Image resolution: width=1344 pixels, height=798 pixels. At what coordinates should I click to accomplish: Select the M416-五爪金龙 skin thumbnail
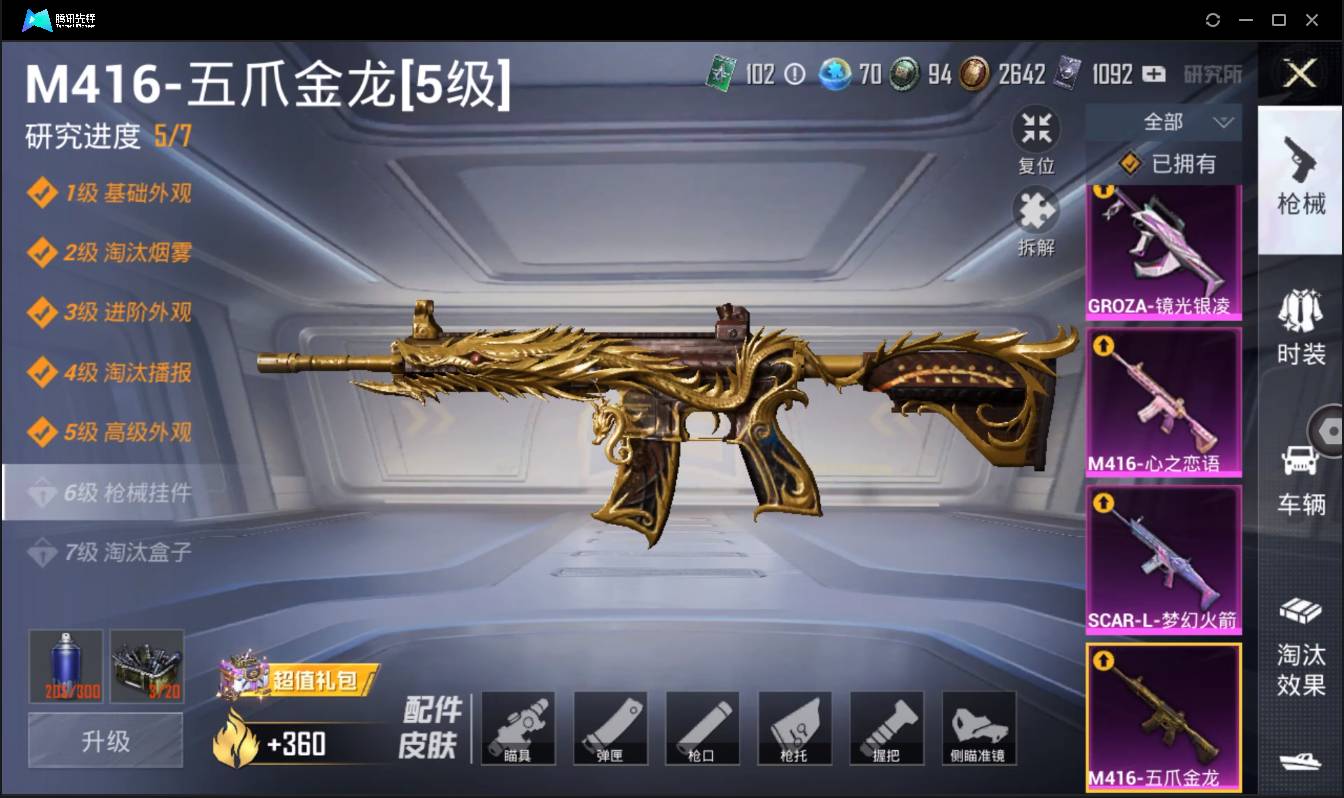[1164, 712]
